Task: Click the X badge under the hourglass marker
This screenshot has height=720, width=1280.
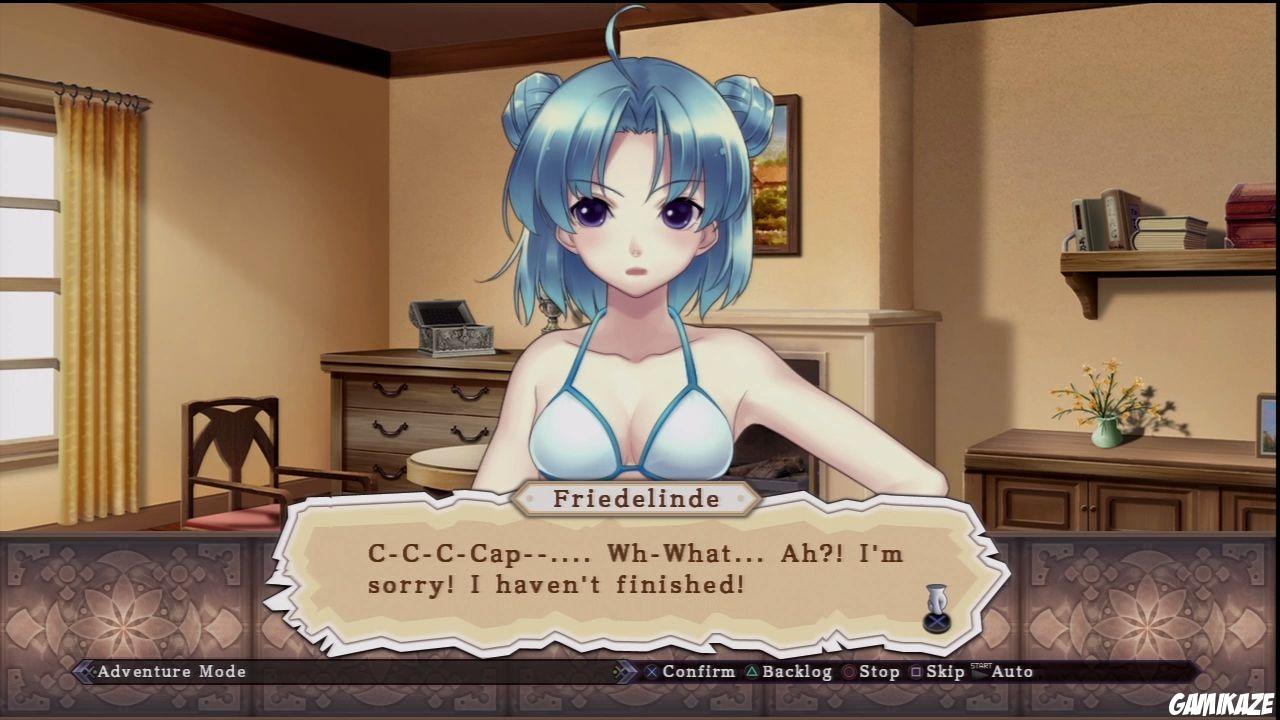Action: [935, 621]
